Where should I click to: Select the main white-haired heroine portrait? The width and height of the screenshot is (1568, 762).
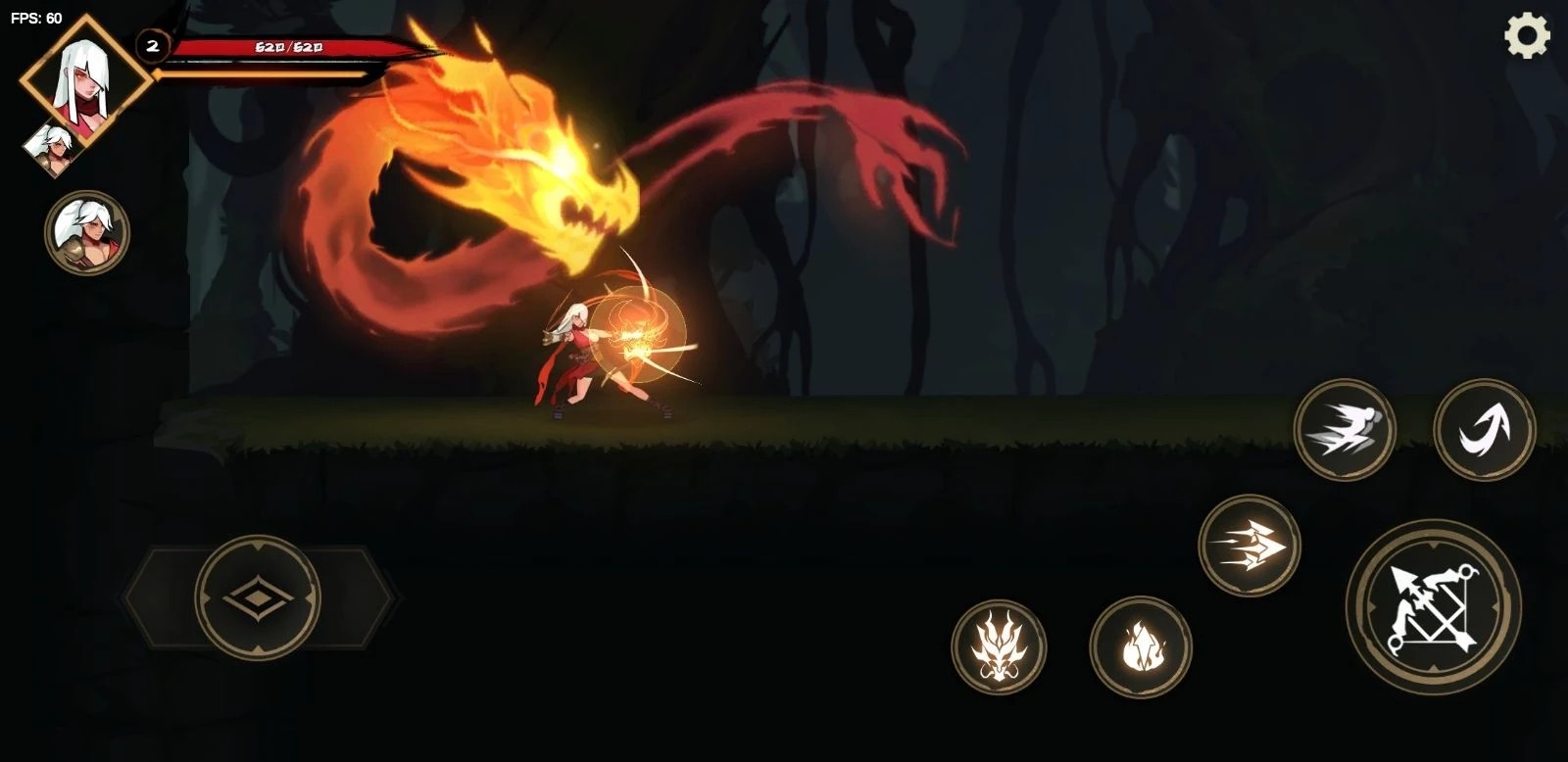[x=86, y=78]
